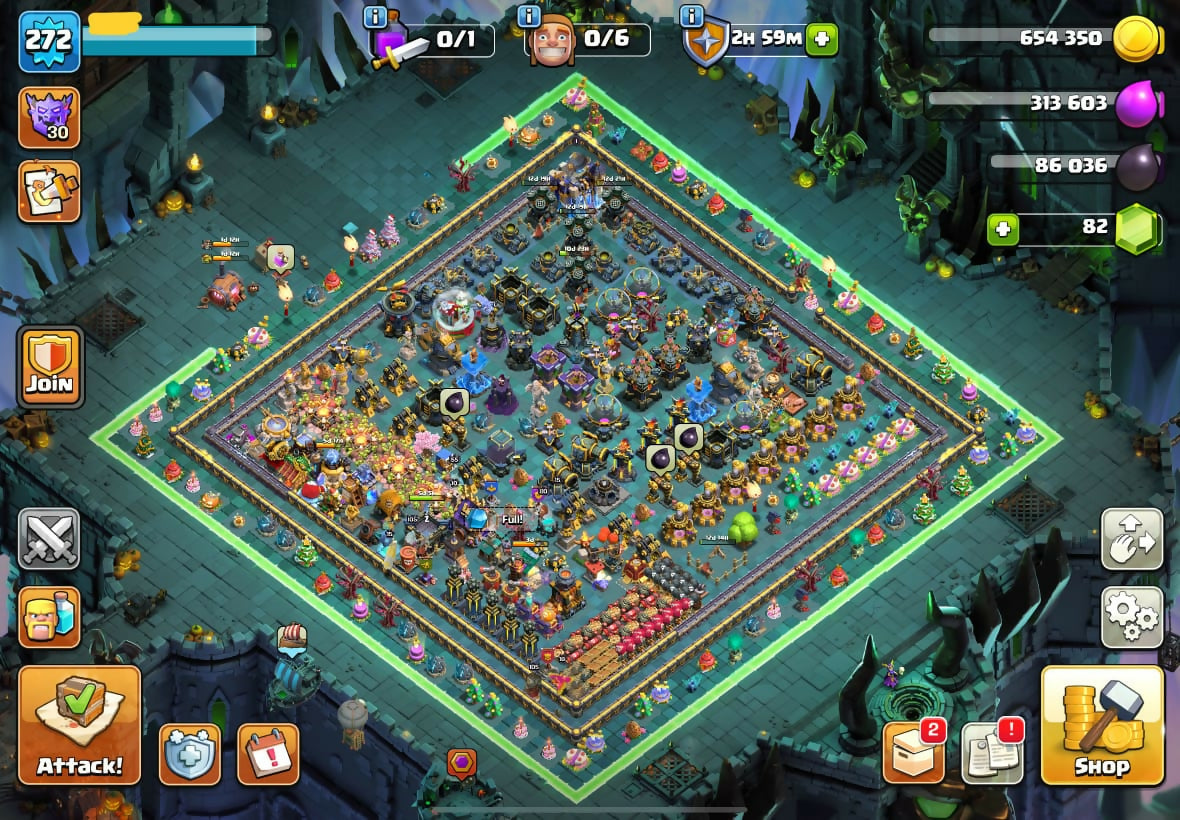The height and width of the screenshot is (820, 1180).
Task: Open the Shop
Action: point(1102,725)
